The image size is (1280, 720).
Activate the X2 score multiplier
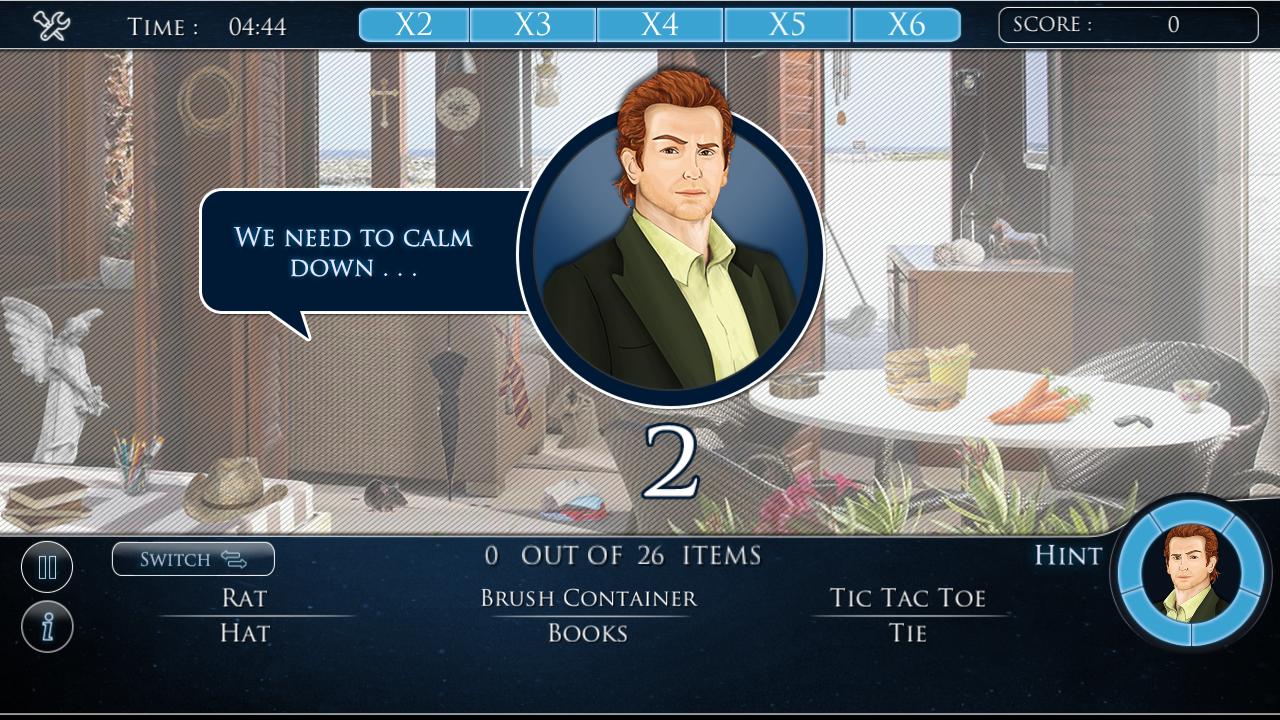413,23
